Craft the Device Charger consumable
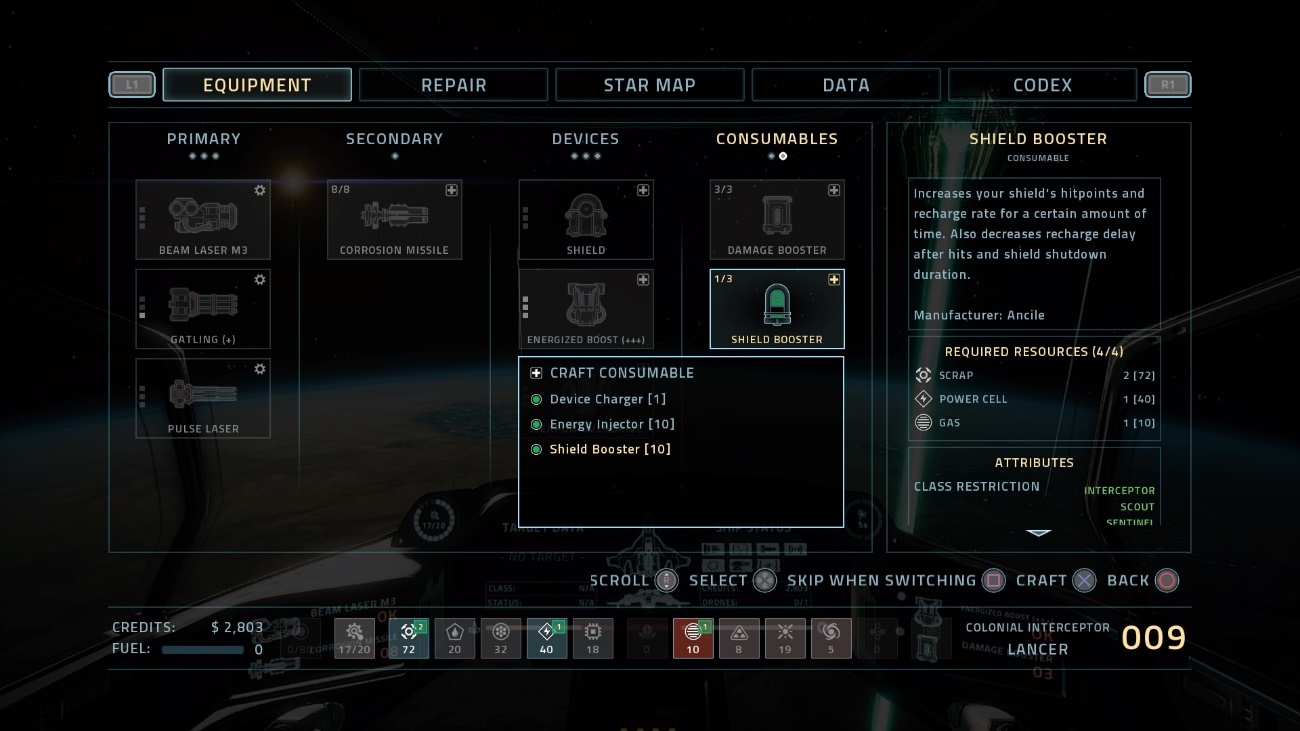This screenshot has height=731, width=1300. click(596, 399)
